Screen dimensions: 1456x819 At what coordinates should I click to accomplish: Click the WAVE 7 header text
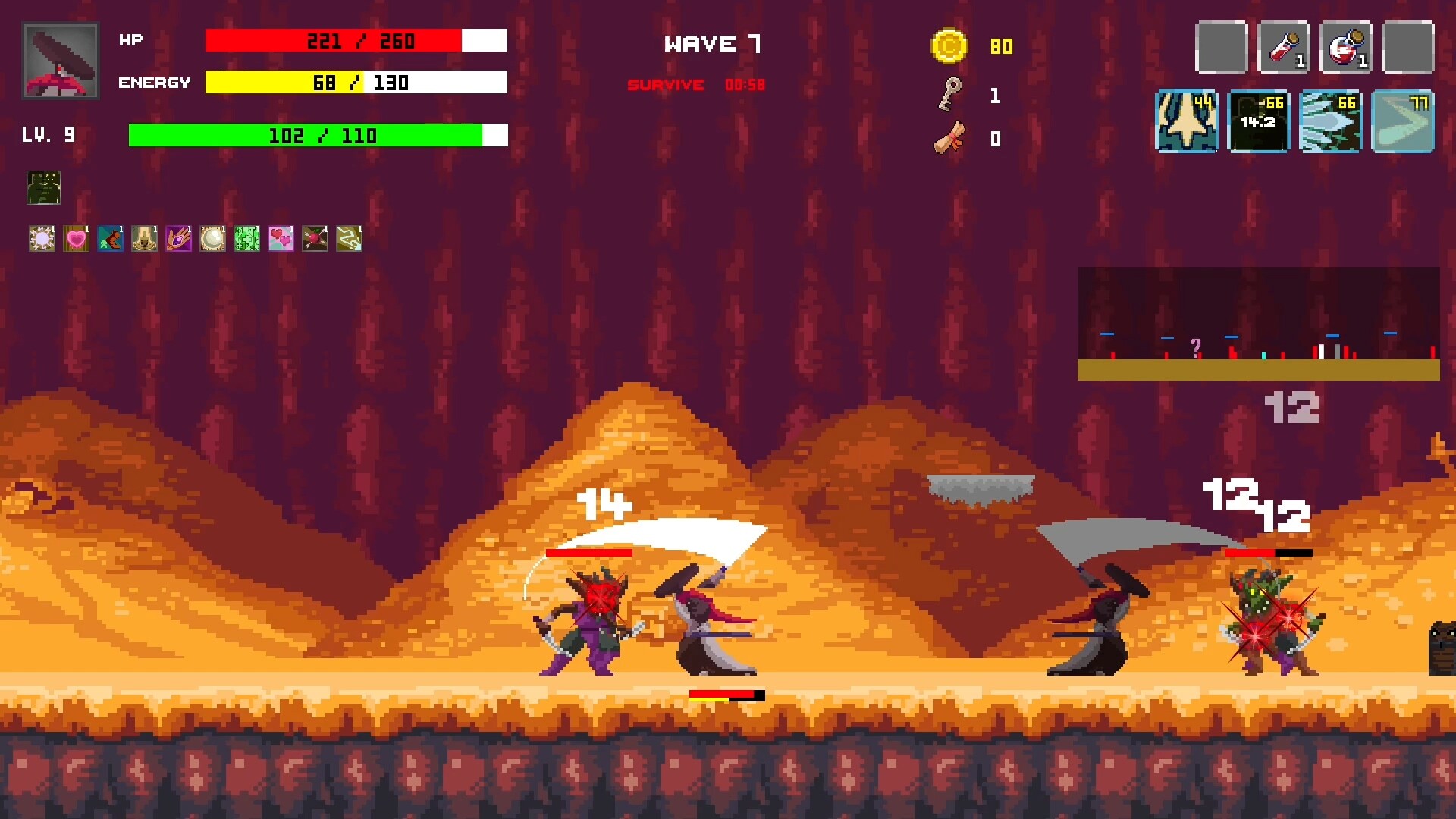click(714, 43)
